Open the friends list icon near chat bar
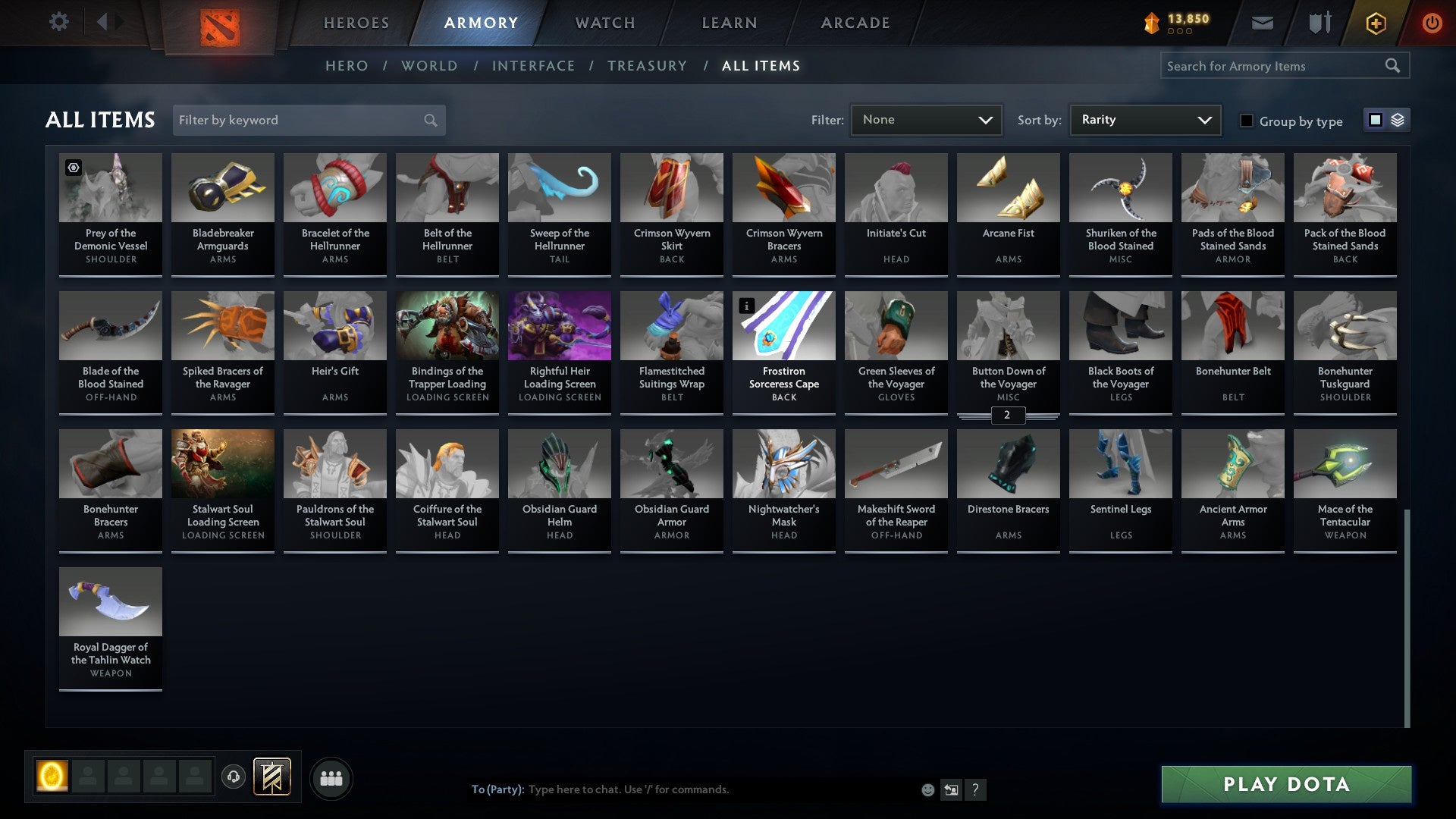The height and width of the screenshot is (819, 1456). pos(331,777)
